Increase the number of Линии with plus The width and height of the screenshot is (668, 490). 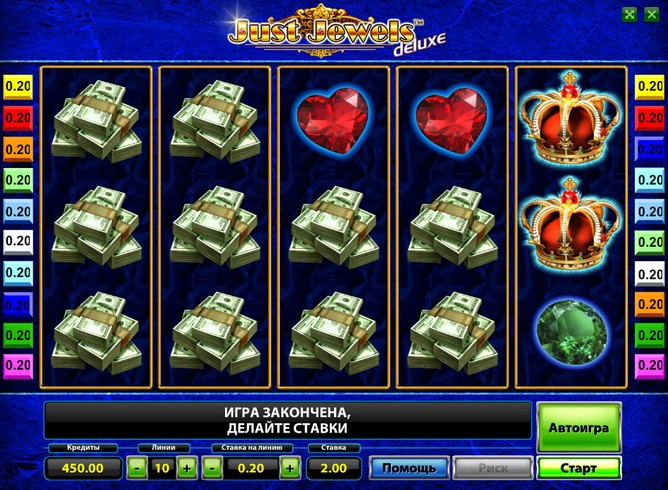point(187,467)
